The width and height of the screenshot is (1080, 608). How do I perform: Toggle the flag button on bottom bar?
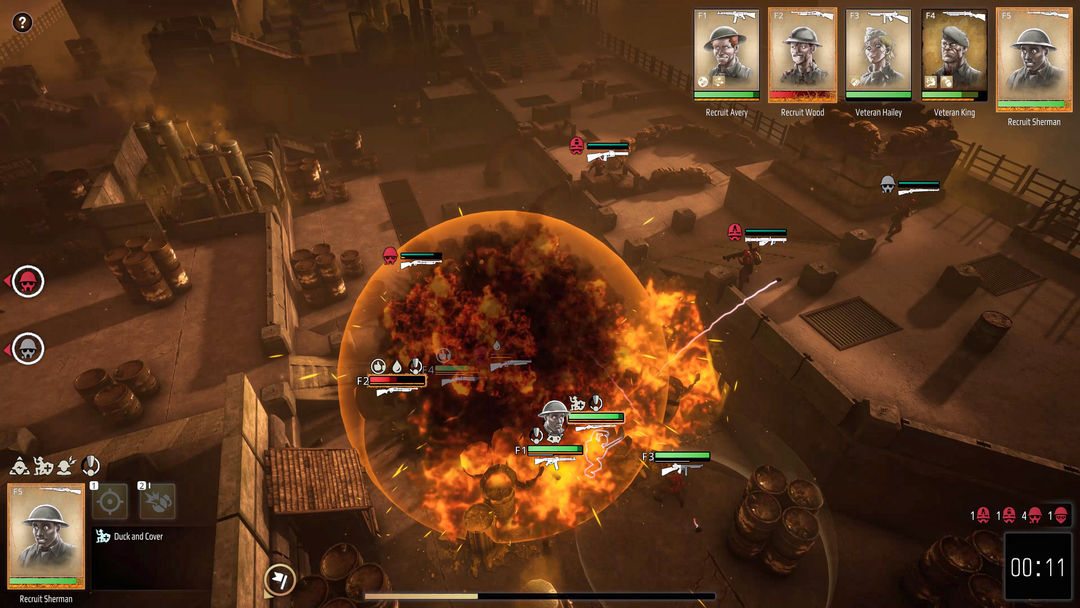tap(279, 580)
